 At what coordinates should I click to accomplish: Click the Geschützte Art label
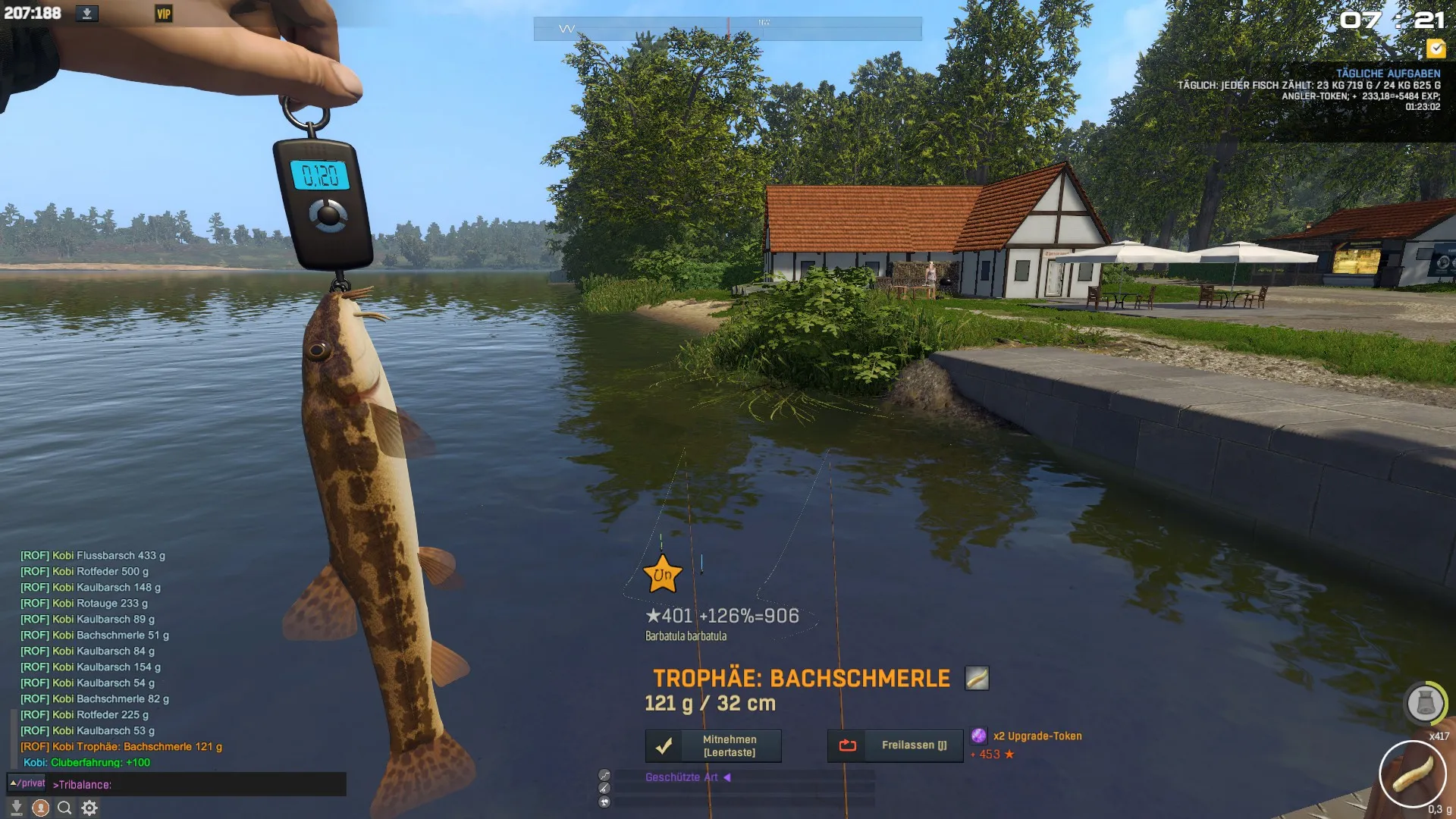point(681,777)
